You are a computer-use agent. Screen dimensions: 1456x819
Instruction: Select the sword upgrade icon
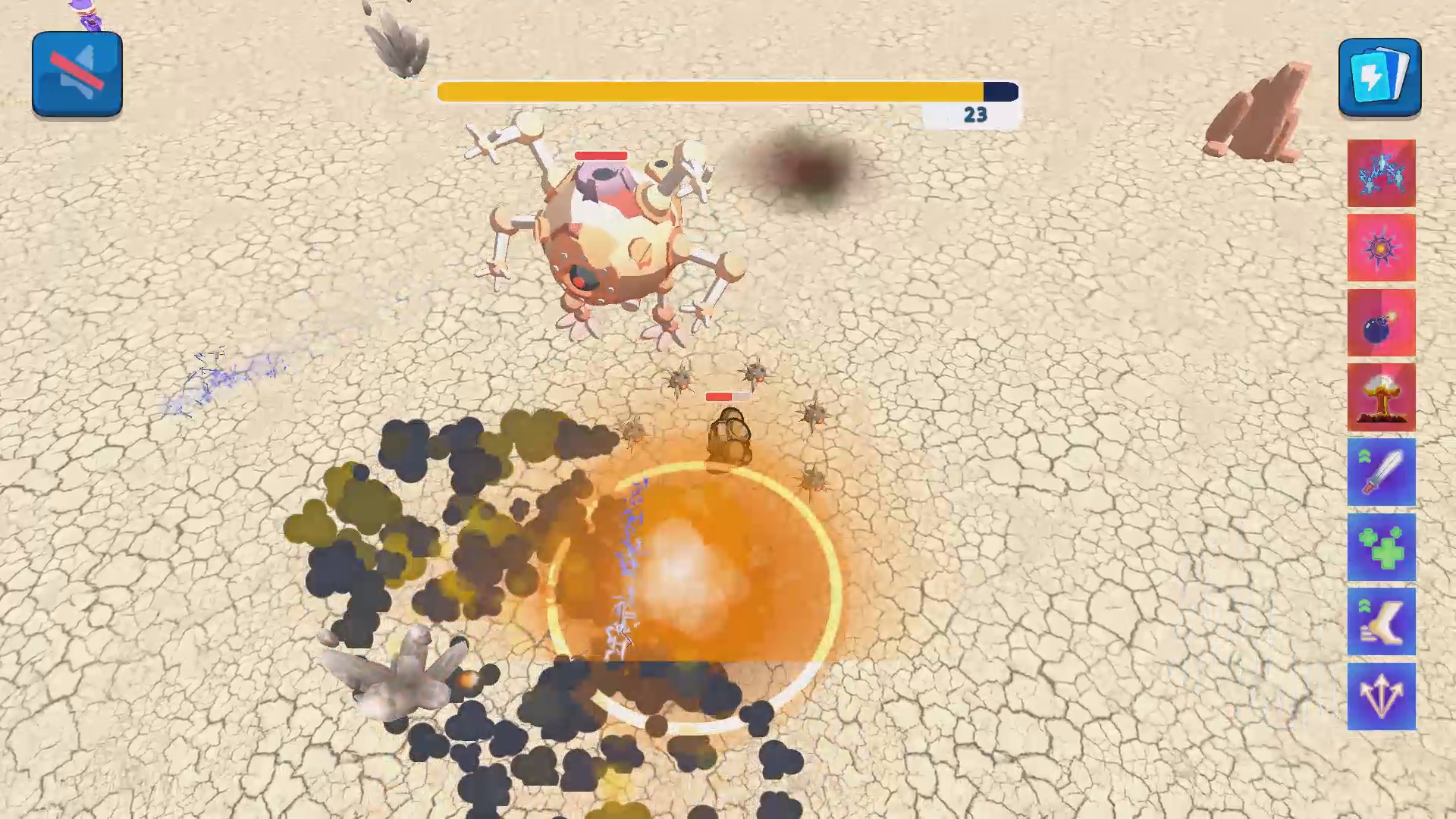[x=1381, y=473]
